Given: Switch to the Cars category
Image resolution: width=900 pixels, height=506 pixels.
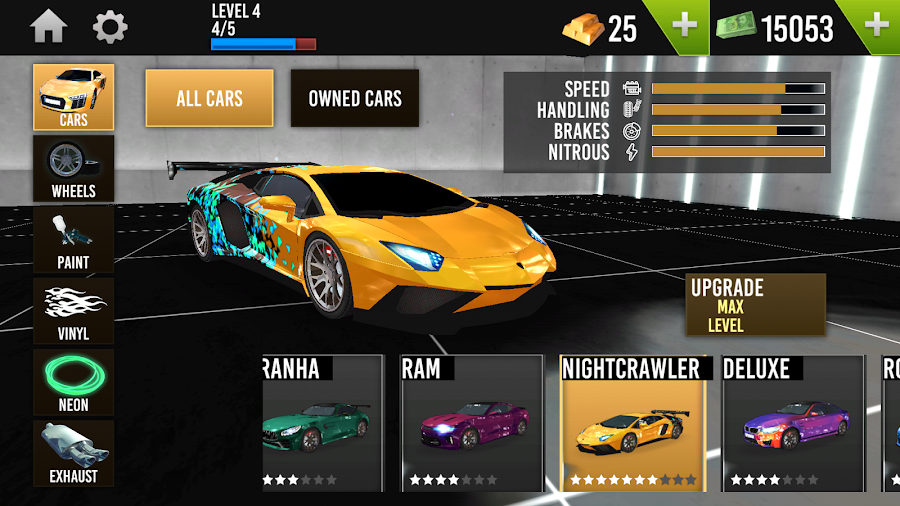Looking at the screenshot, I should point(74,97).
